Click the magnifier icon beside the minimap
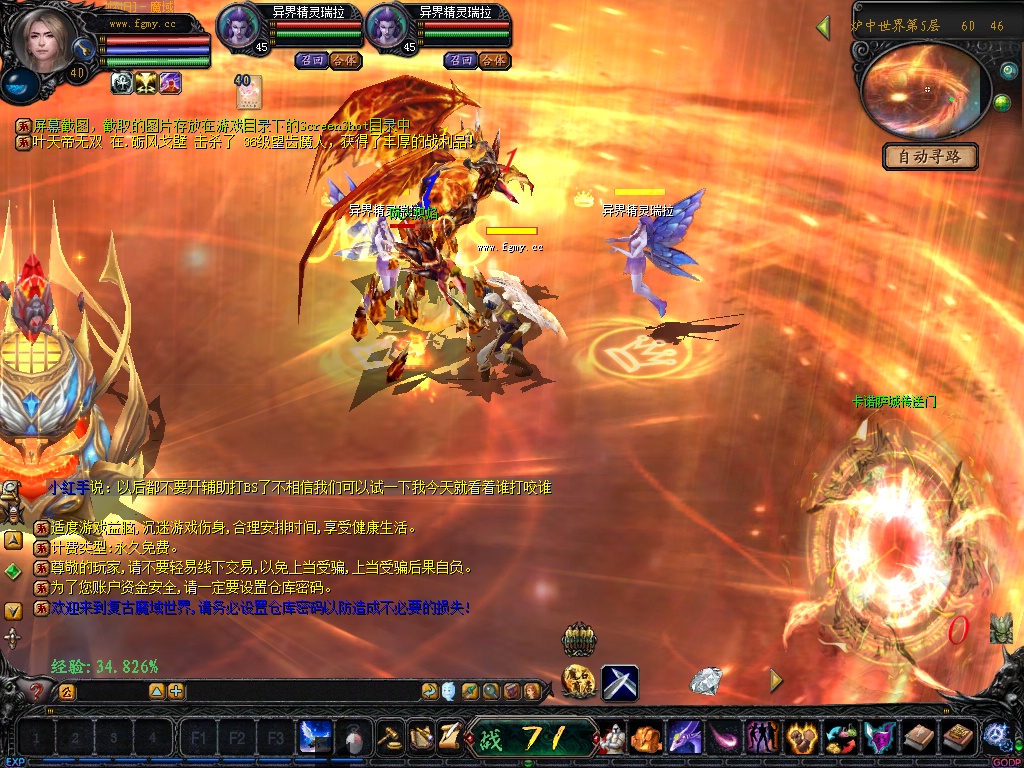The width and height of the screenshot is (1024, 768). (x=1009, y=70)
